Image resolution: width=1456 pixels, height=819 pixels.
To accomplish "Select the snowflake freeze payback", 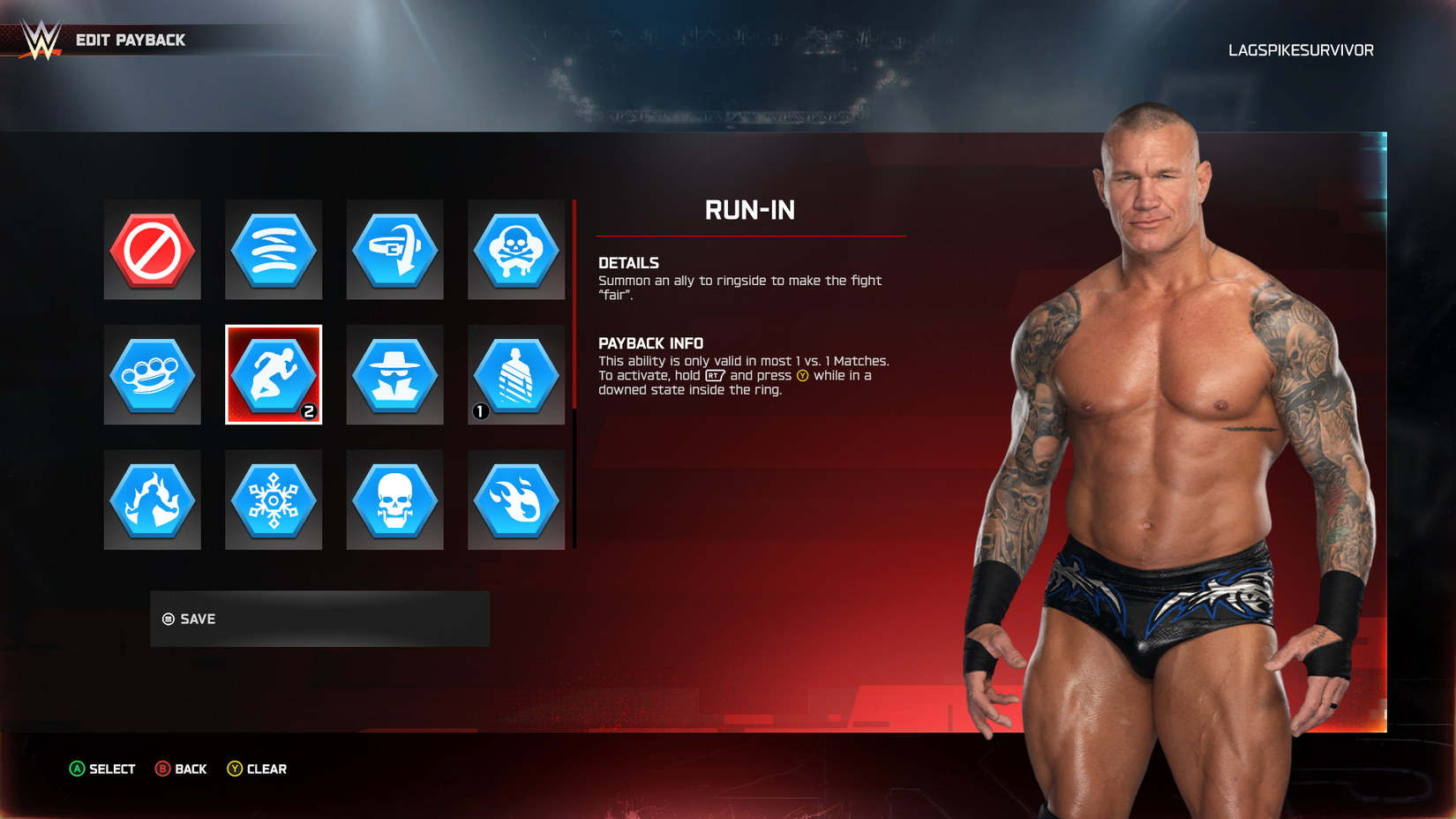I will [274, 500].
